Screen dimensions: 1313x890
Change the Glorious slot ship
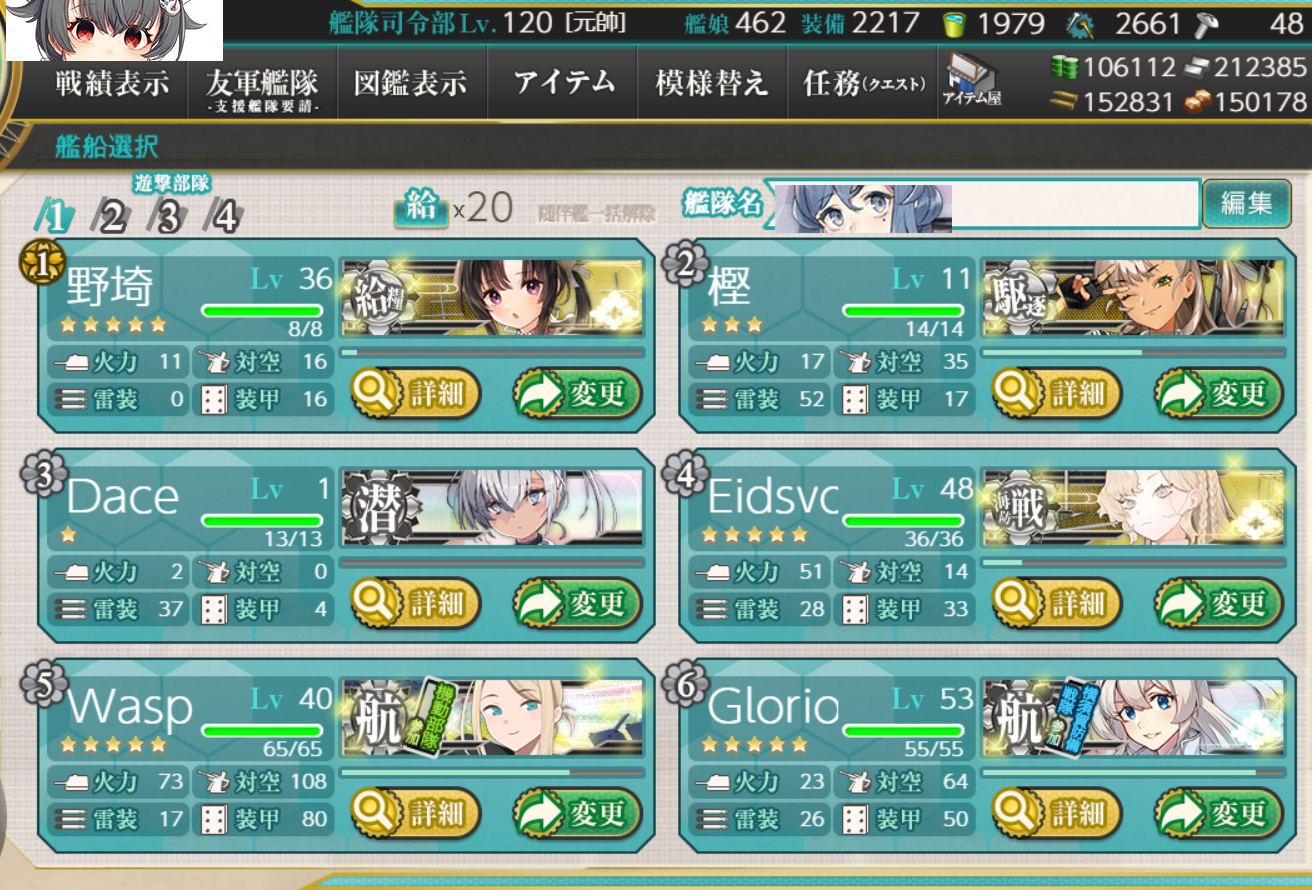coord(1219,813)
